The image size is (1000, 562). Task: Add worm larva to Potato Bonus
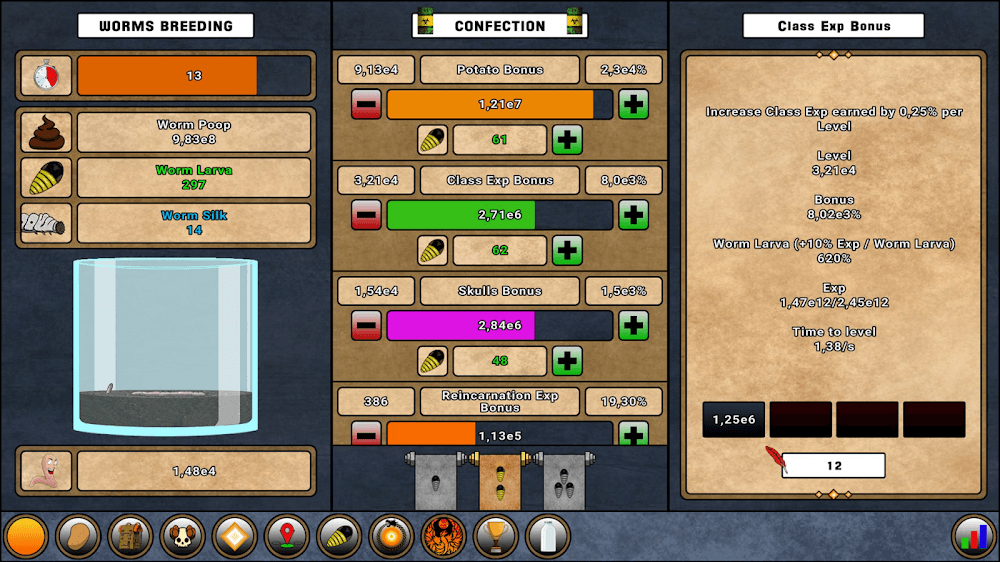[567, 140]
